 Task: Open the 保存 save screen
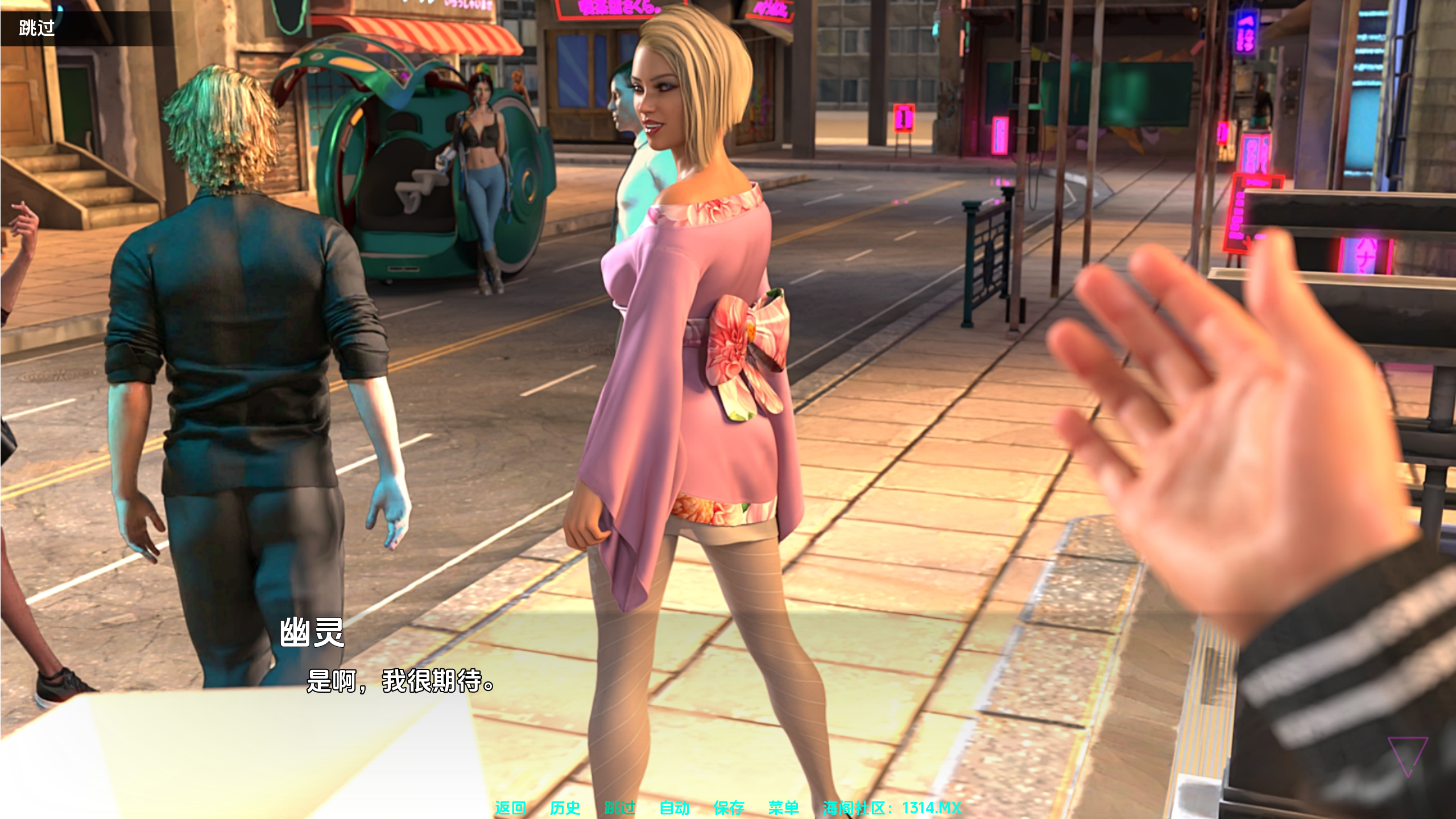729,807
